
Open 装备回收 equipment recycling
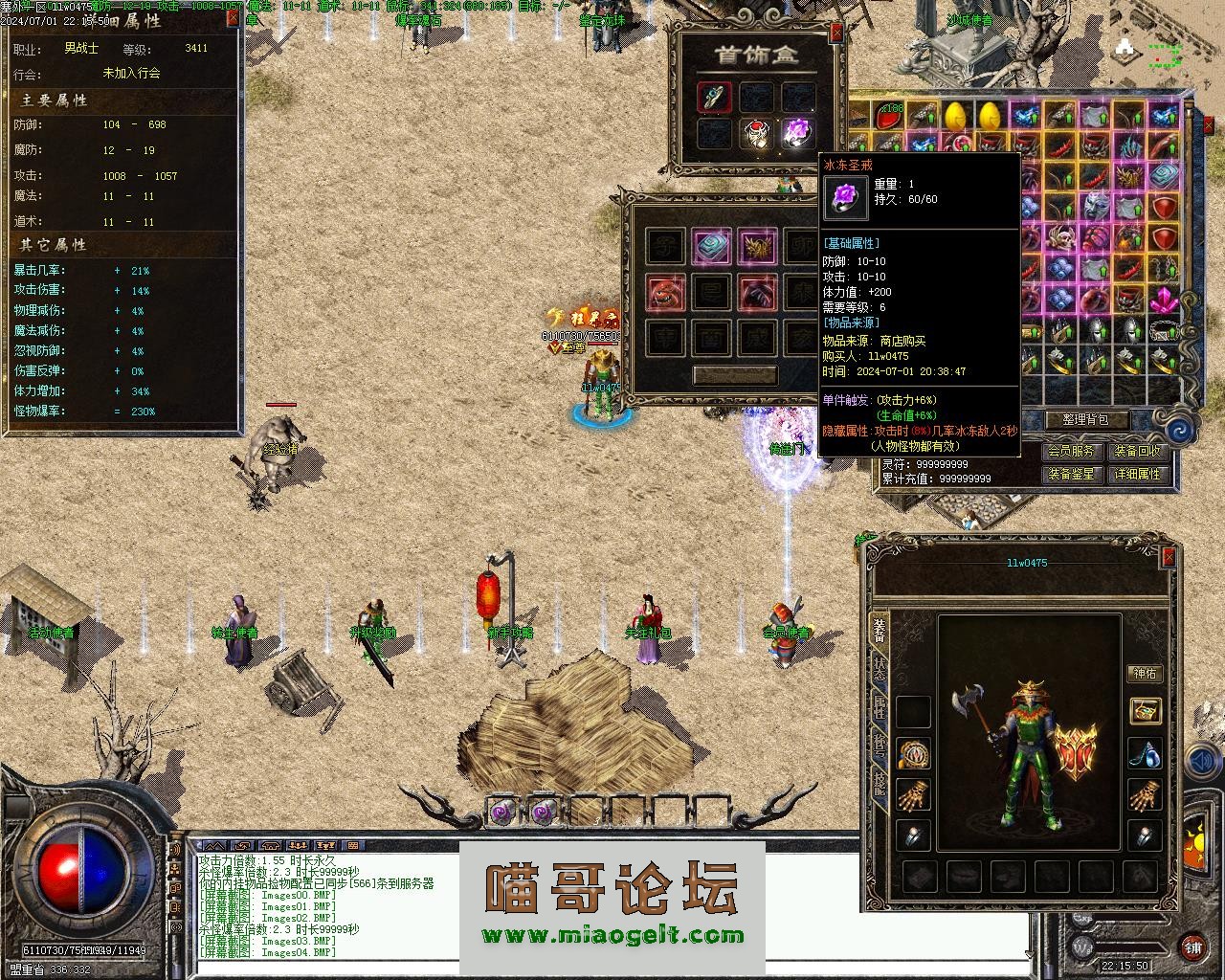[1137, 451]
